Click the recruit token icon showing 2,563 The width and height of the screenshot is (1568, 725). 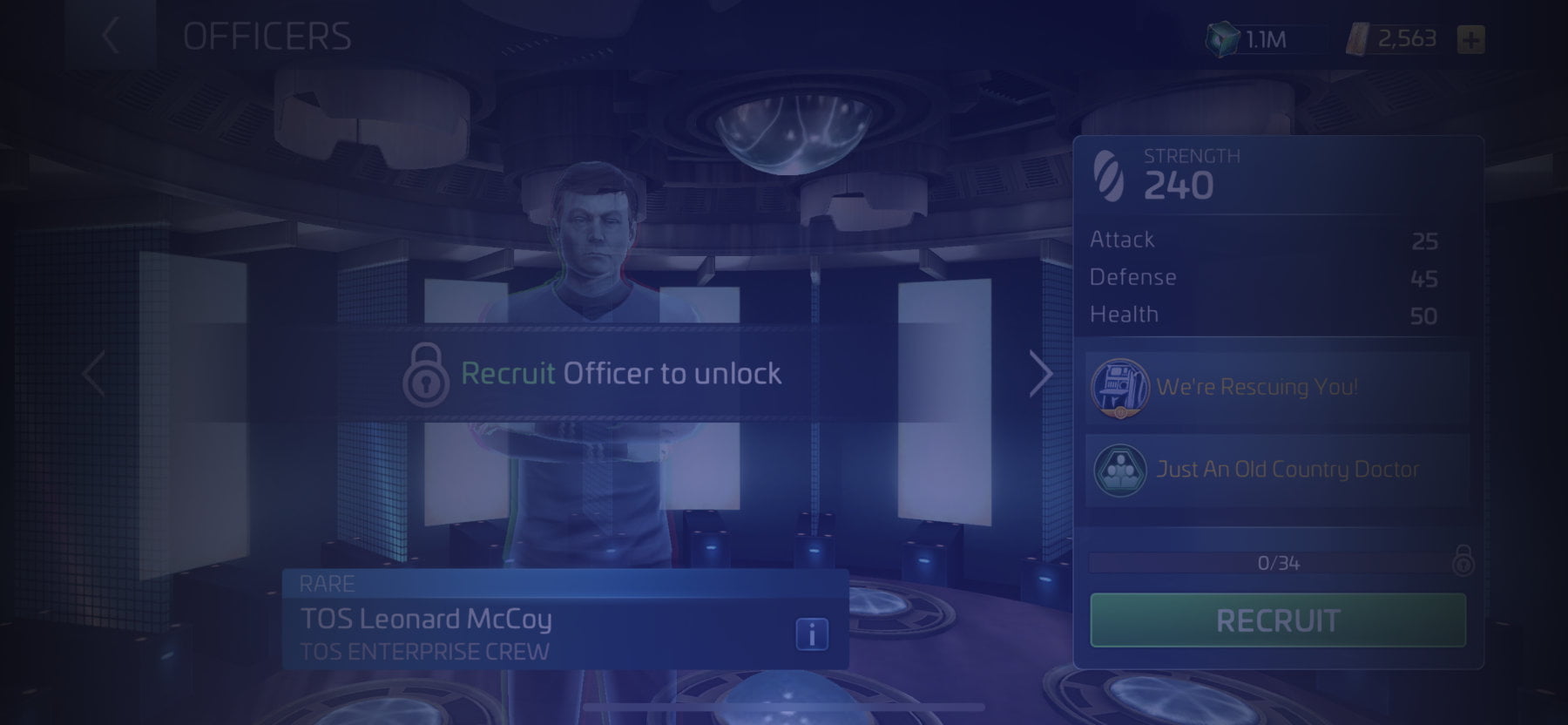tap(1360, 37)
